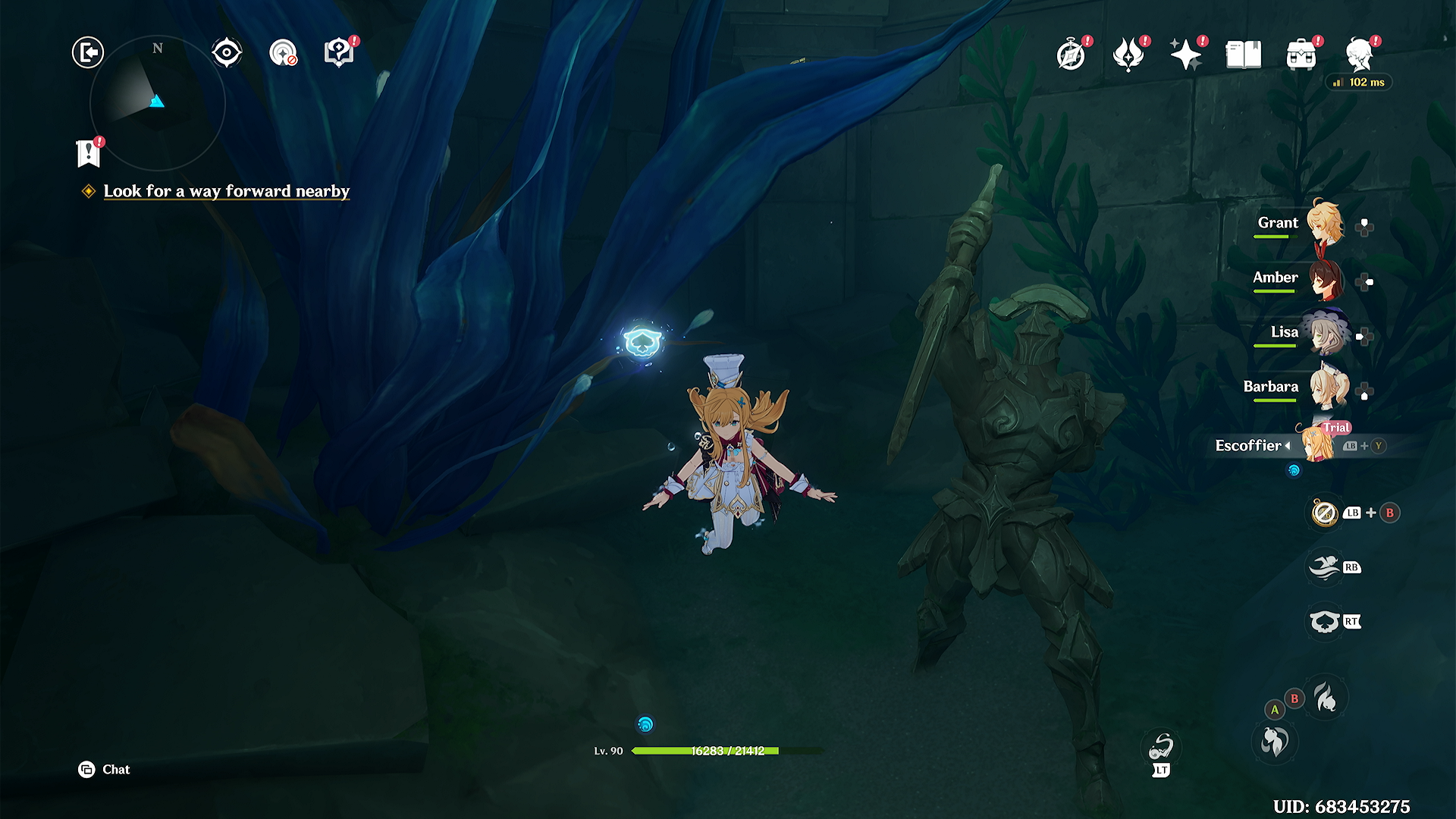Open the wish star icon
This screenshot has width=1456, height=819.
1186,55
